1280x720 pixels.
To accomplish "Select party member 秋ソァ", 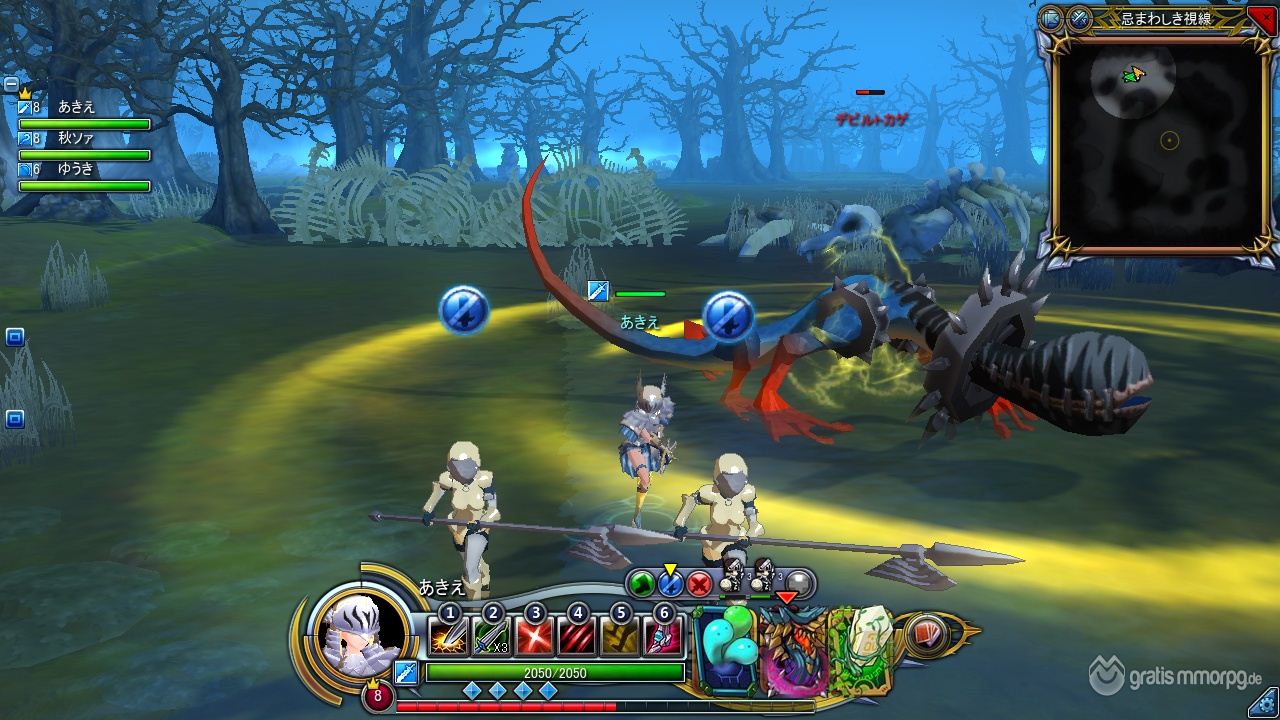I will pyautogui.click(x=76, y=138).
